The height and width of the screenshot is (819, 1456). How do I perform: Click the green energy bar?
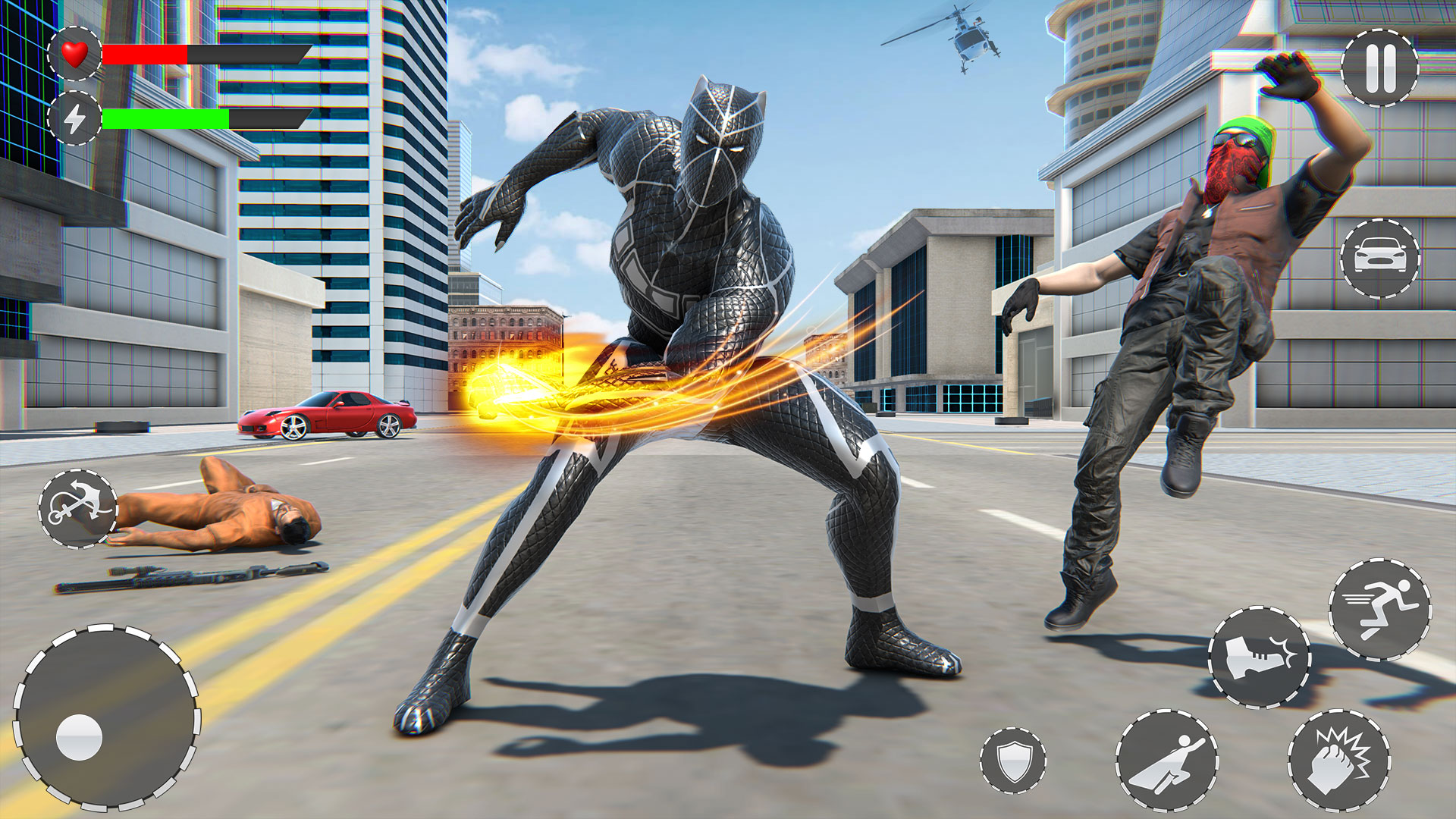click(x=167, y=120)
